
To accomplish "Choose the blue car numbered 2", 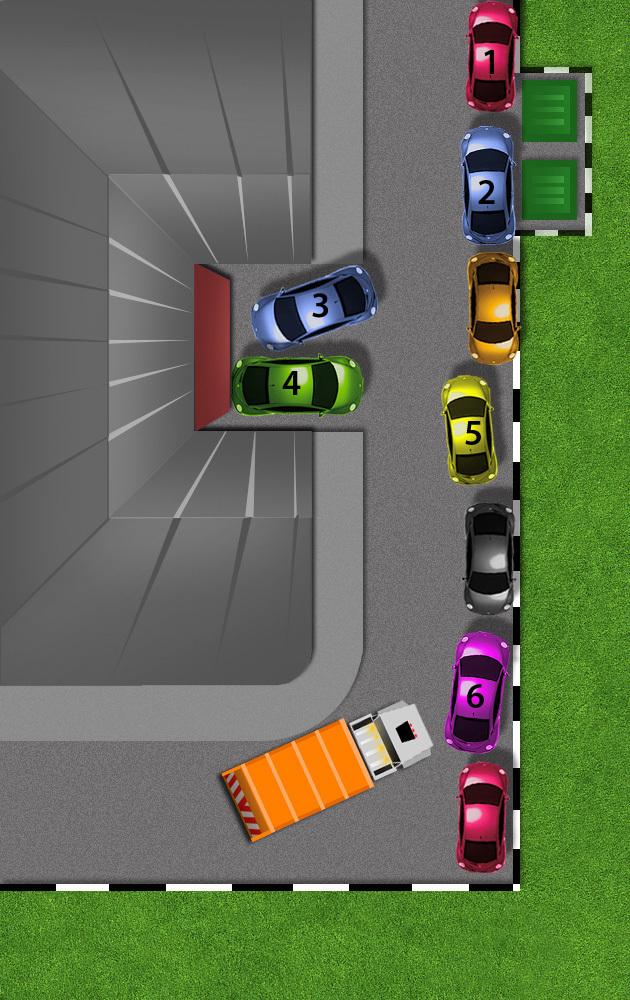I will coord(487,186).
